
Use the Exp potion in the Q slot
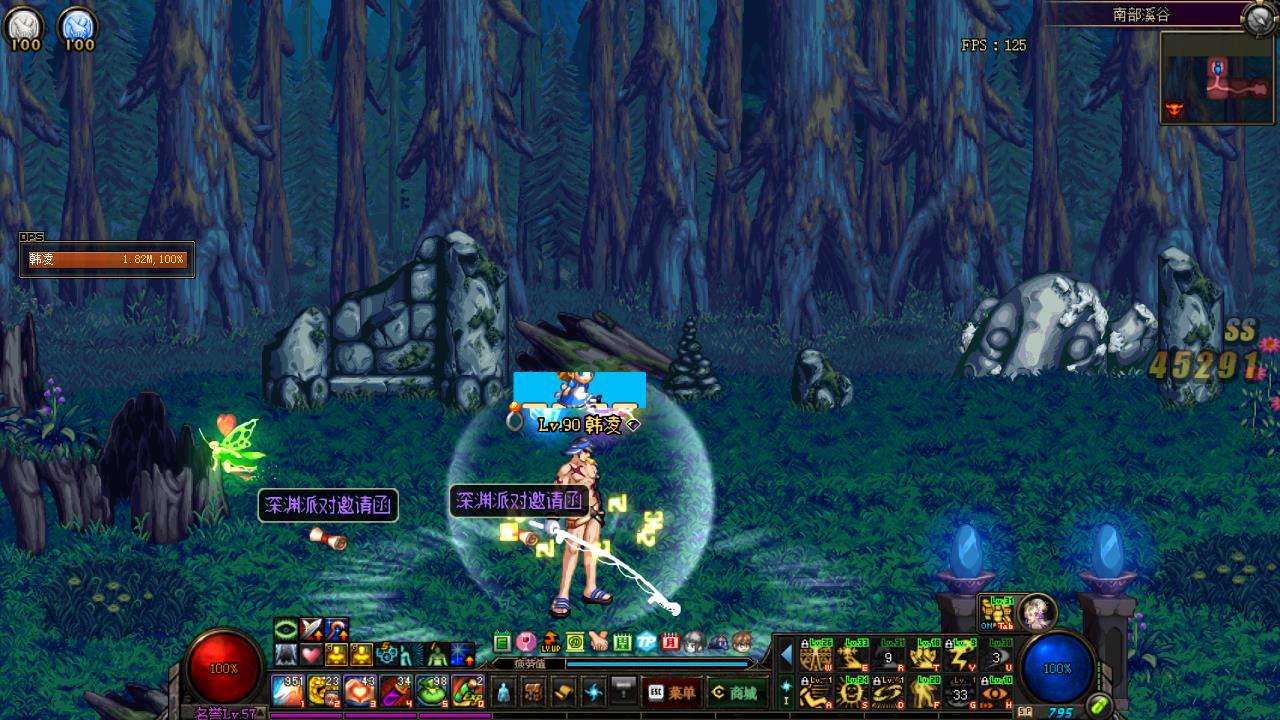[x=468, y=690]
